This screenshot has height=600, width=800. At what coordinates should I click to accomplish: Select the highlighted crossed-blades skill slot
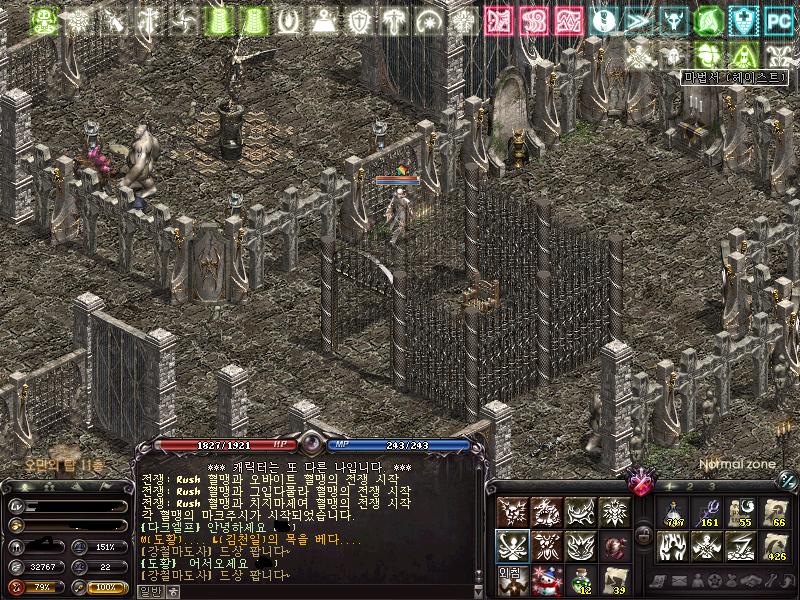pyautogui.click(x=512, y=547)
